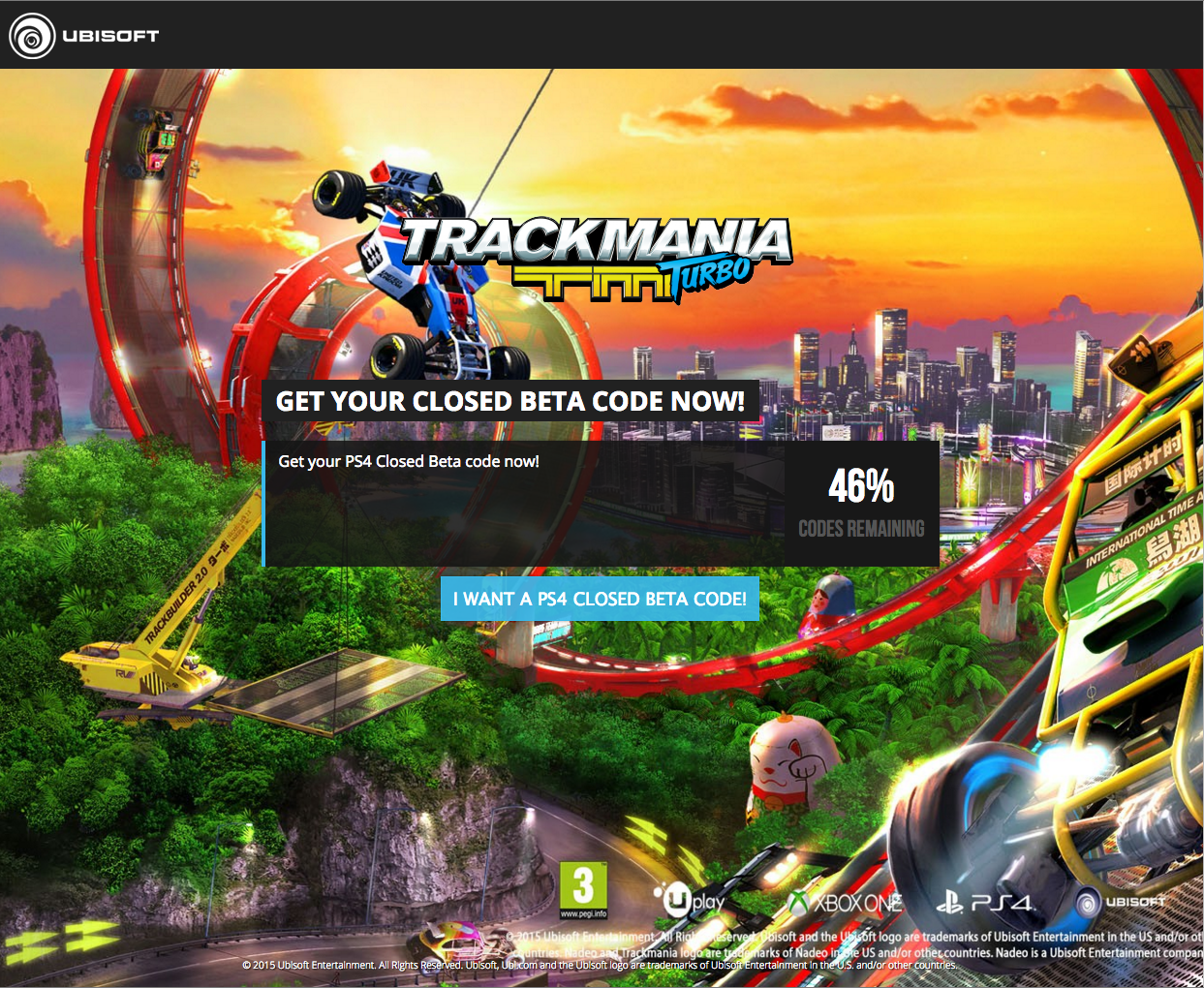
Task: Select the Xbox One logo
Action: (x=847, y=904)
